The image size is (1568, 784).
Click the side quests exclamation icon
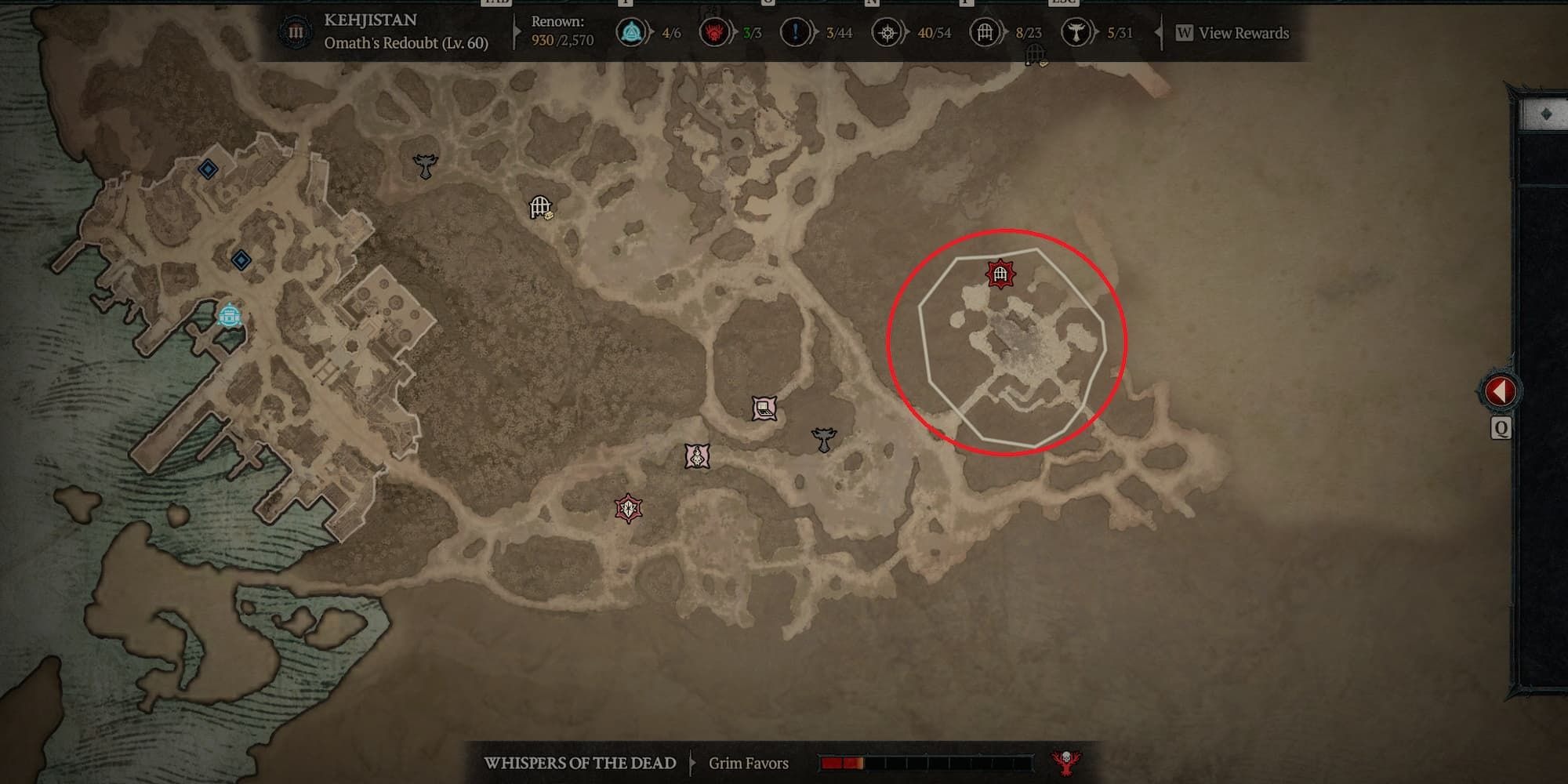(796, 33)
